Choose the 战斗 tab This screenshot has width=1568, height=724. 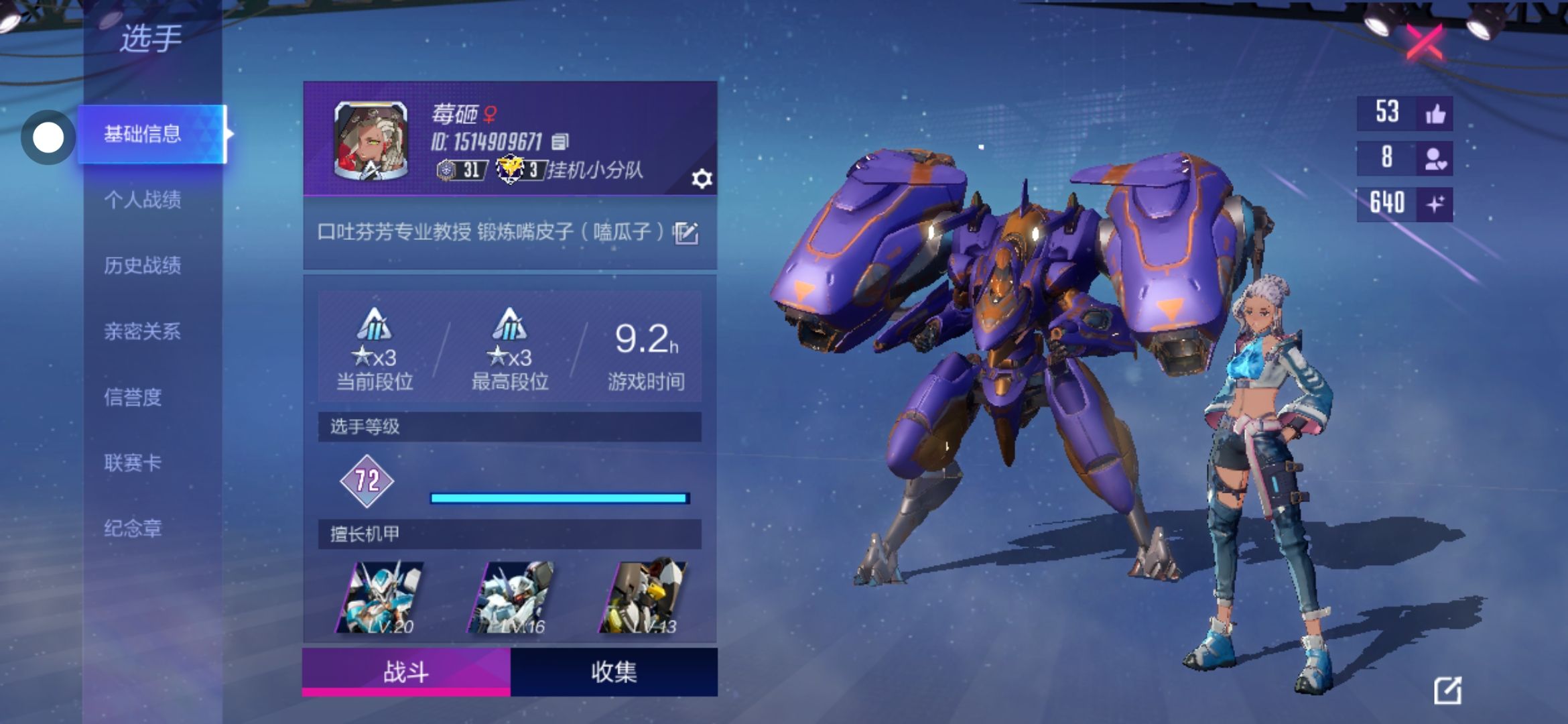tap(406, 672)
